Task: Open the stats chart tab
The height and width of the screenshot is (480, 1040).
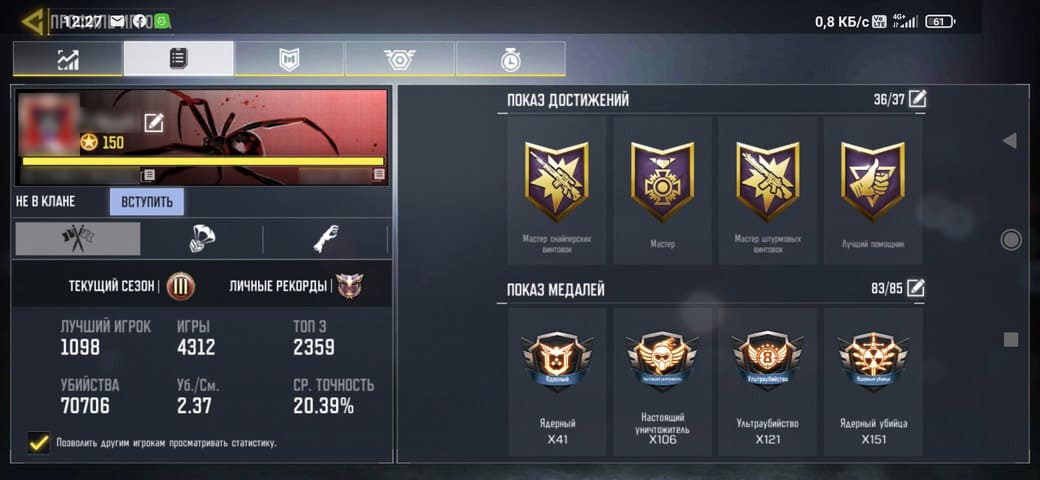Action: tap(68, 59)
